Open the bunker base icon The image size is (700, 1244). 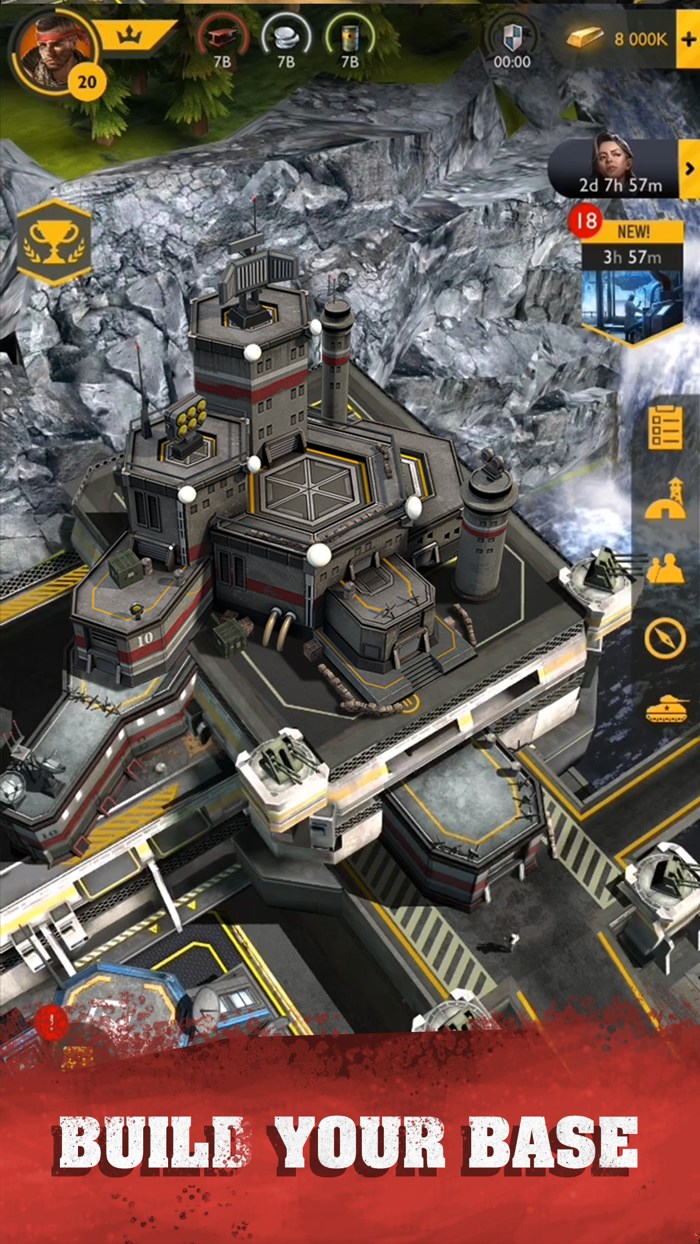point(665,499)
